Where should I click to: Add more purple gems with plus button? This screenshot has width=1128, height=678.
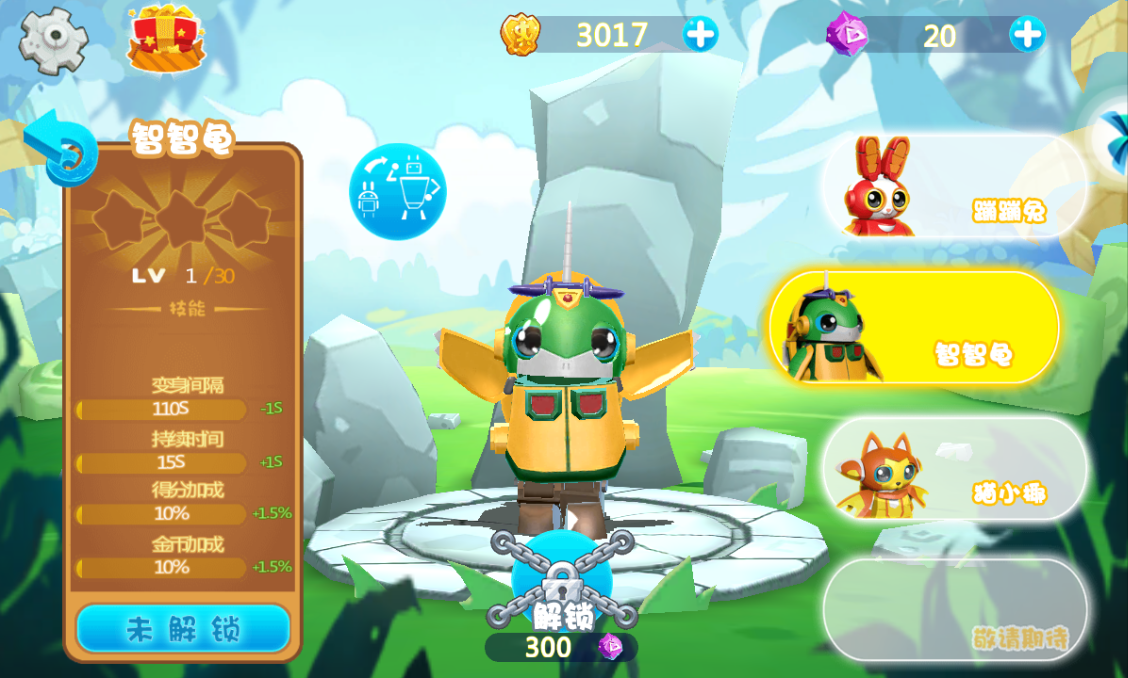[x=1027, y=35]
